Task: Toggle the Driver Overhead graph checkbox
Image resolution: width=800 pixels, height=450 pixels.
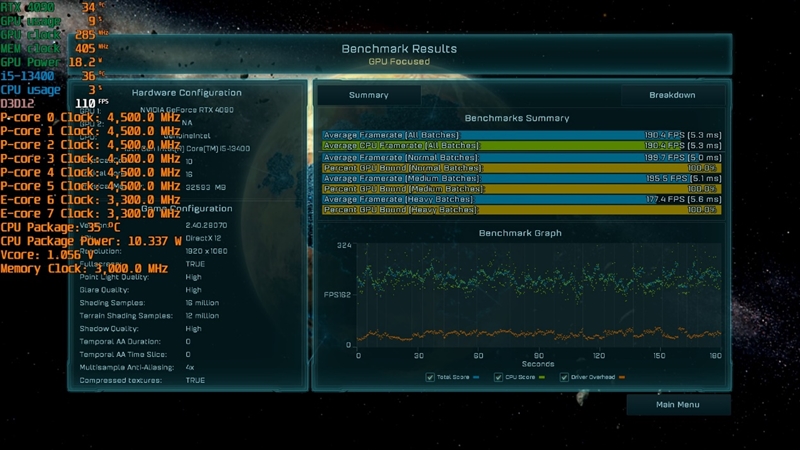Action: [x=565, y=377]
